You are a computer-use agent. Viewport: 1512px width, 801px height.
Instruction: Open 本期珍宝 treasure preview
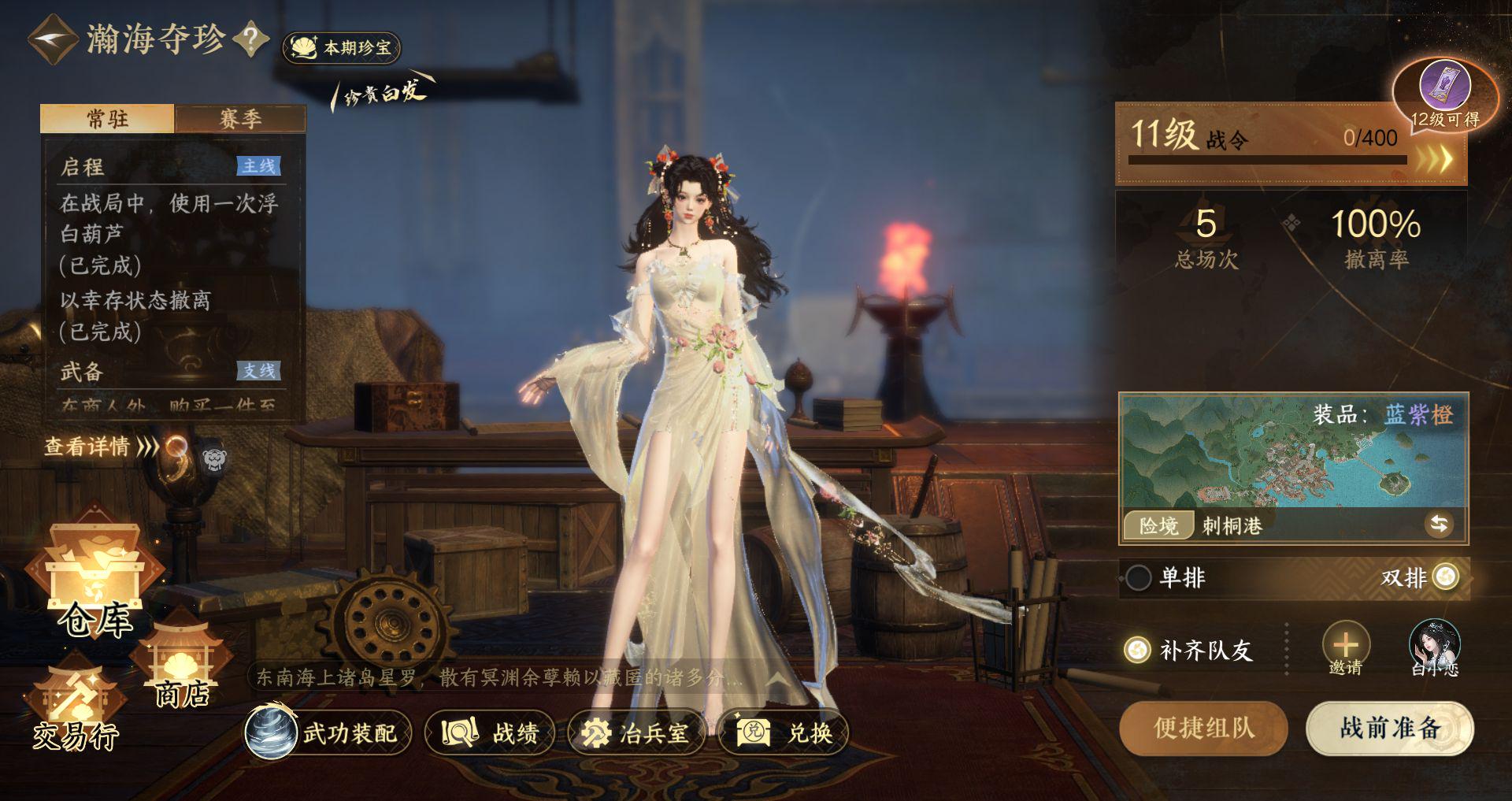(342, 48)
